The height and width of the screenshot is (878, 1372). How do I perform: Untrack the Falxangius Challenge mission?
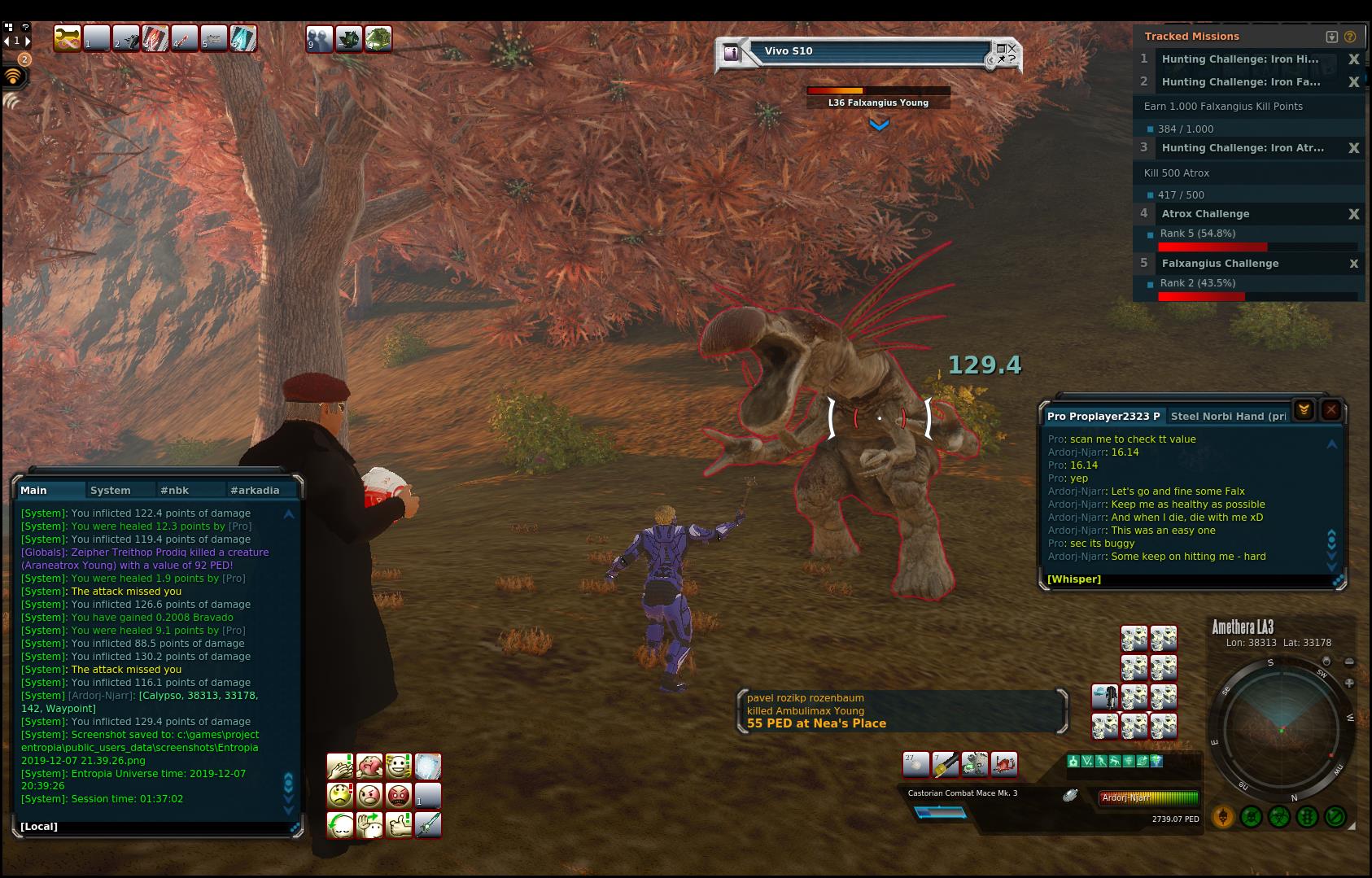[x=1354, y=264]
